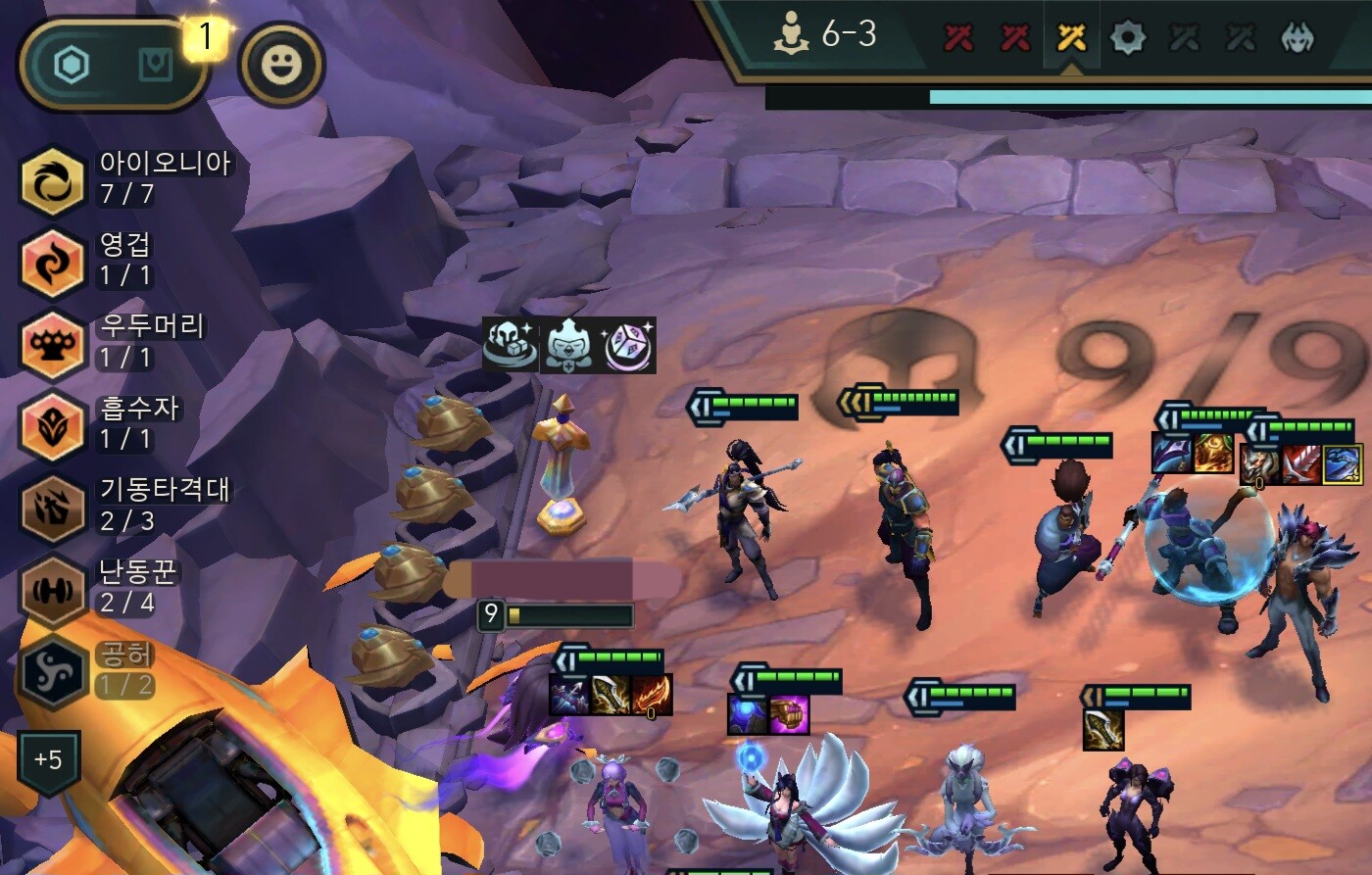View the figure-with-plus augment icon
Screen dimensions: 1372x875
570,345
